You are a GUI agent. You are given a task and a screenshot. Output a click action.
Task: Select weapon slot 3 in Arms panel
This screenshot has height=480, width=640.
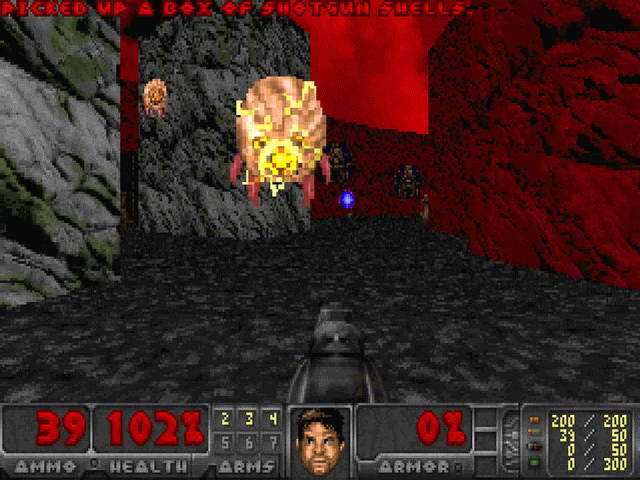(x=248, y=418)
